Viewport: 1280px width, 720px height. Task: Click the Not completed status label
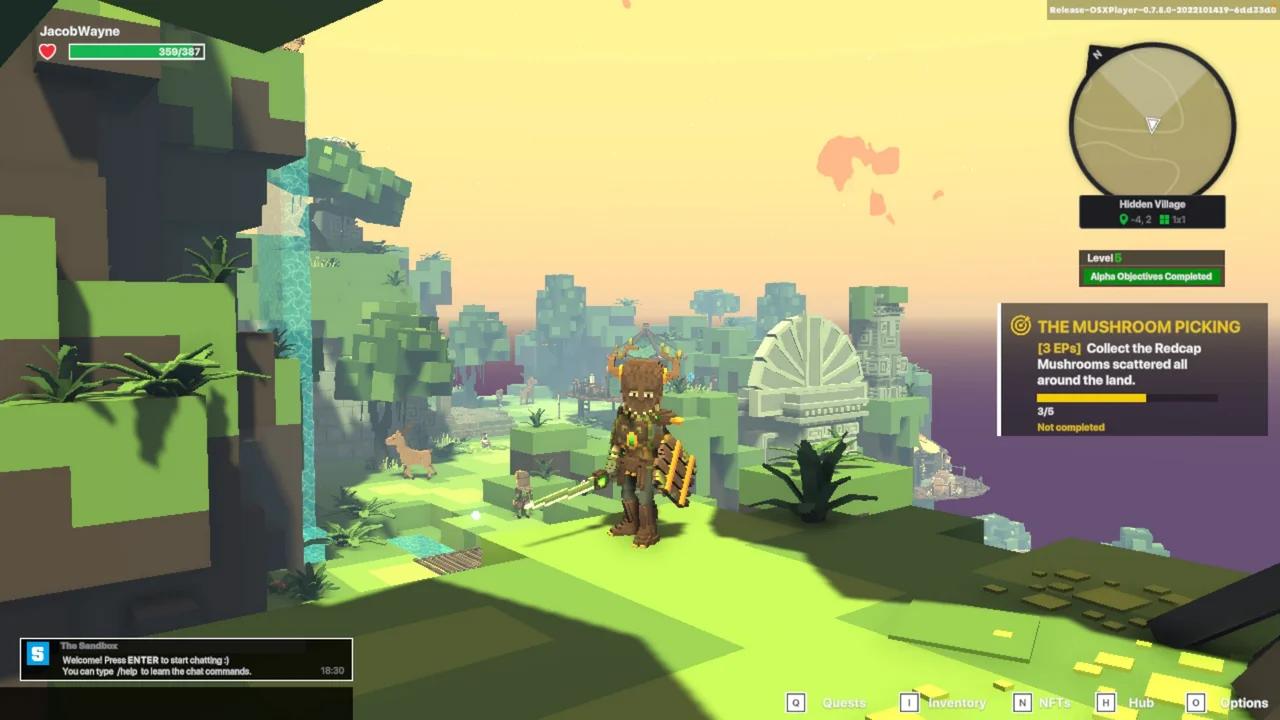[x=1072, y=427]
